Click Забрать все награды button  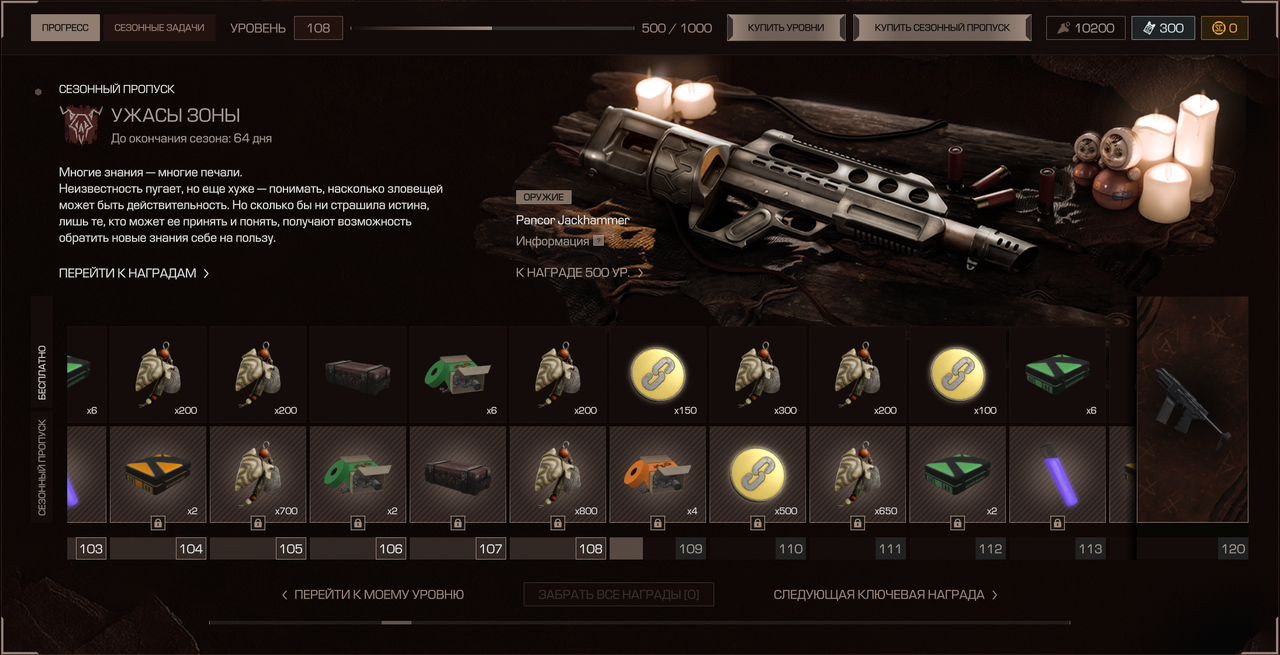[618, 595]
